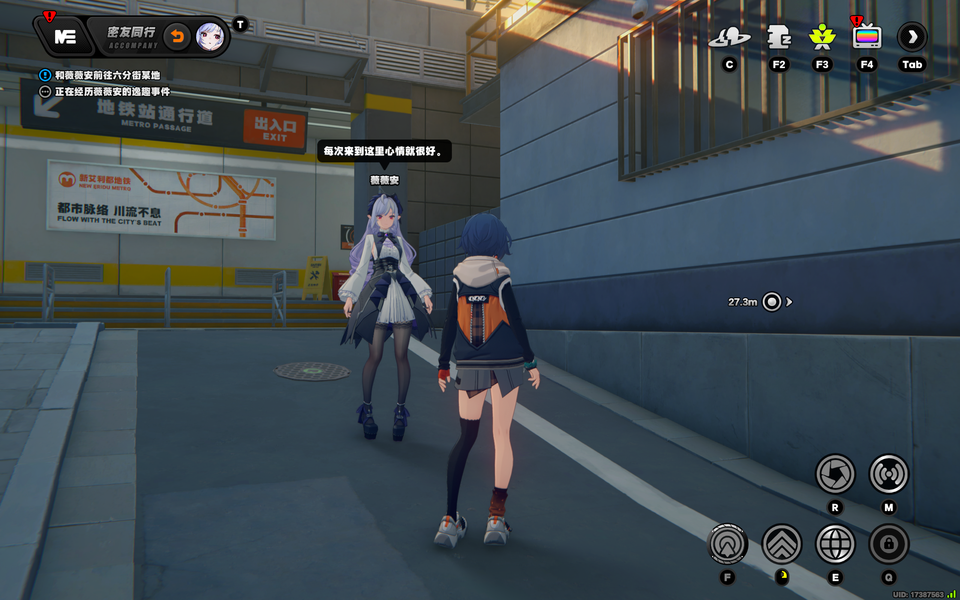Select Vivian's portrait in the Accompany panel

[210, 37]
